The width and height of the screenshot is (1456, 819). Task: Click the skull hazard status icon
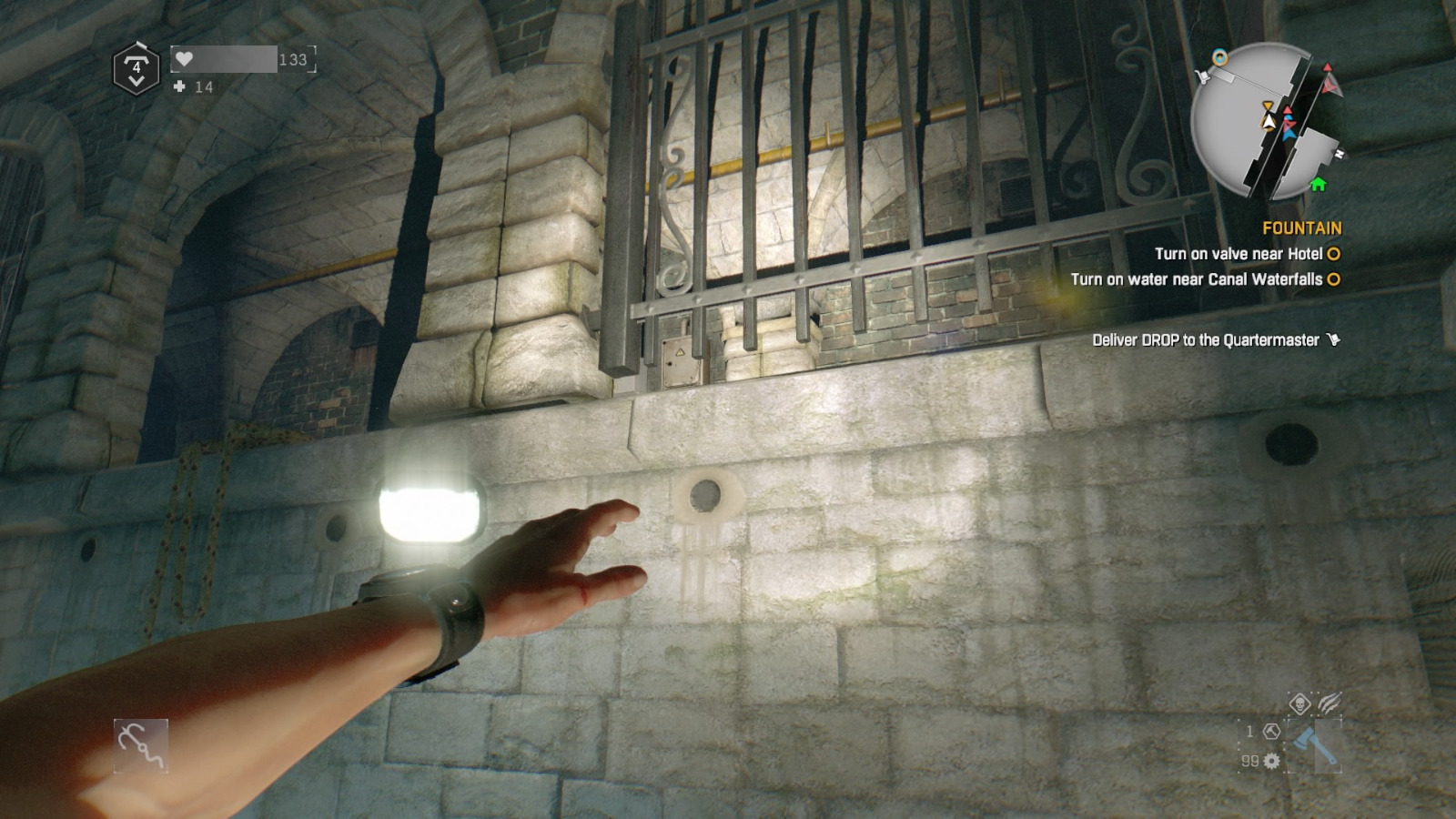pyautogui.click(x=1300, y=703)
